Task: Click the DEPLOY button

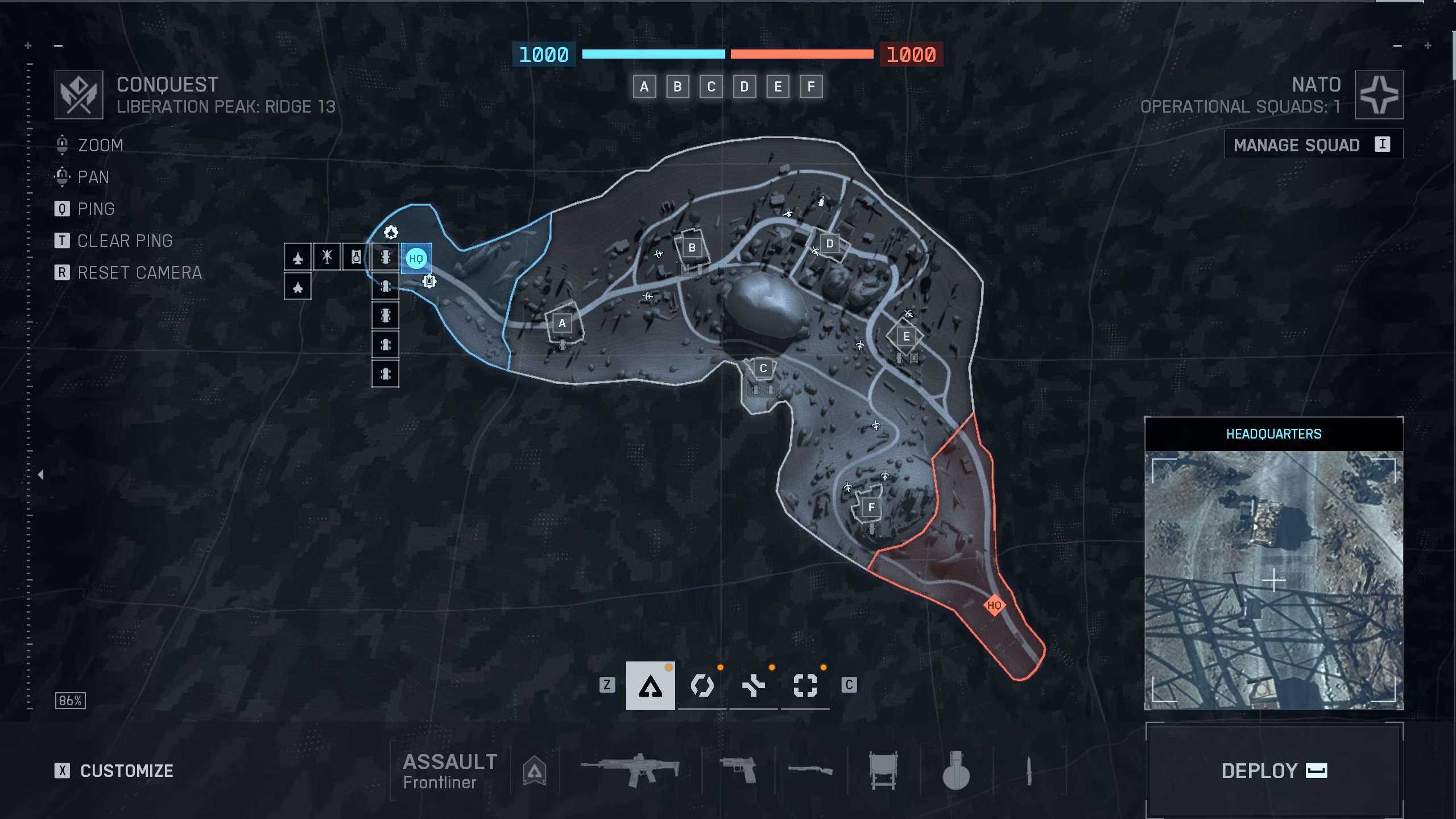Action: tap(1274, 771)
